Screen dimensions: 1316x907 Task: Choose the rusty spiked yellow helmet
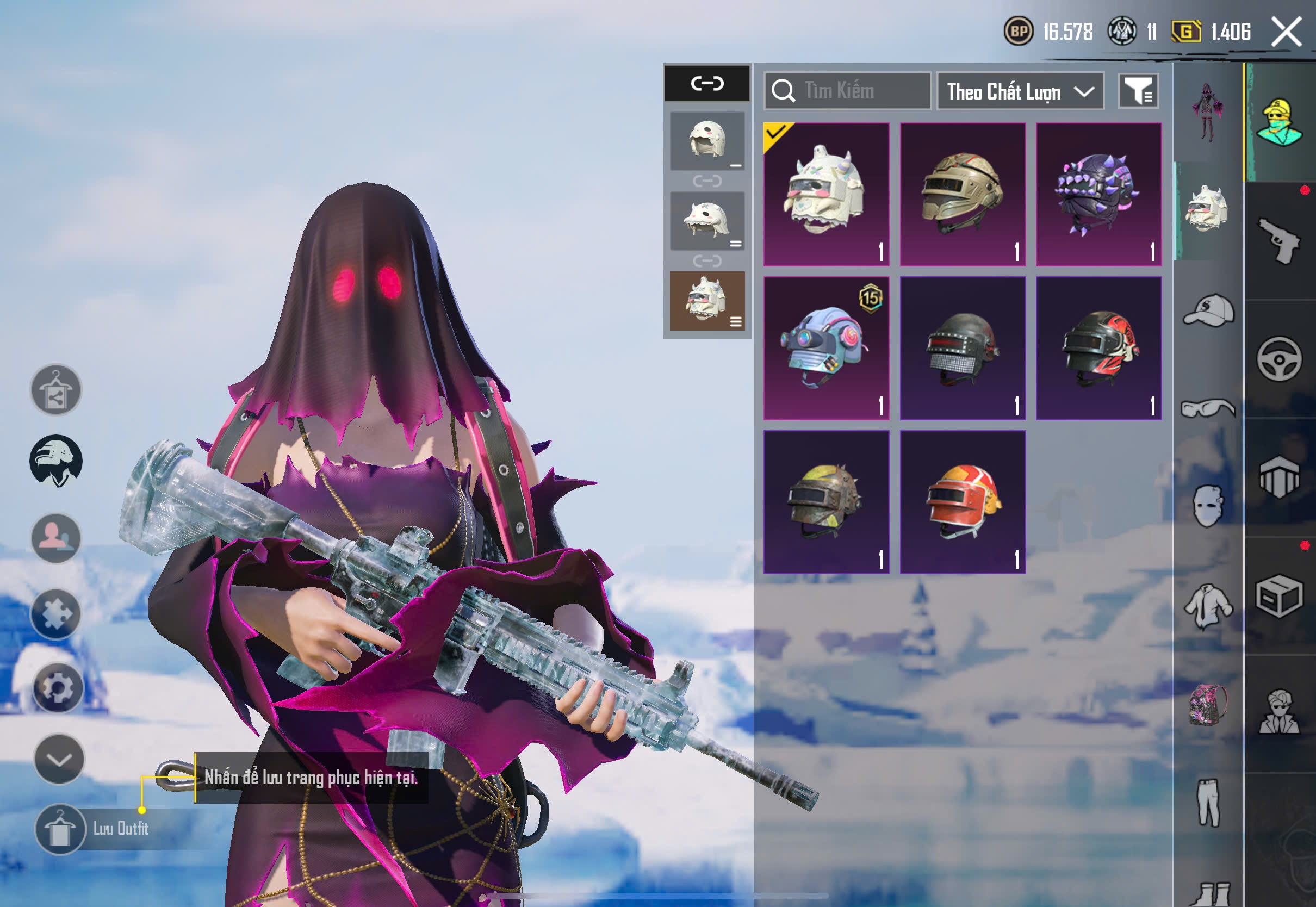[826, 502]
